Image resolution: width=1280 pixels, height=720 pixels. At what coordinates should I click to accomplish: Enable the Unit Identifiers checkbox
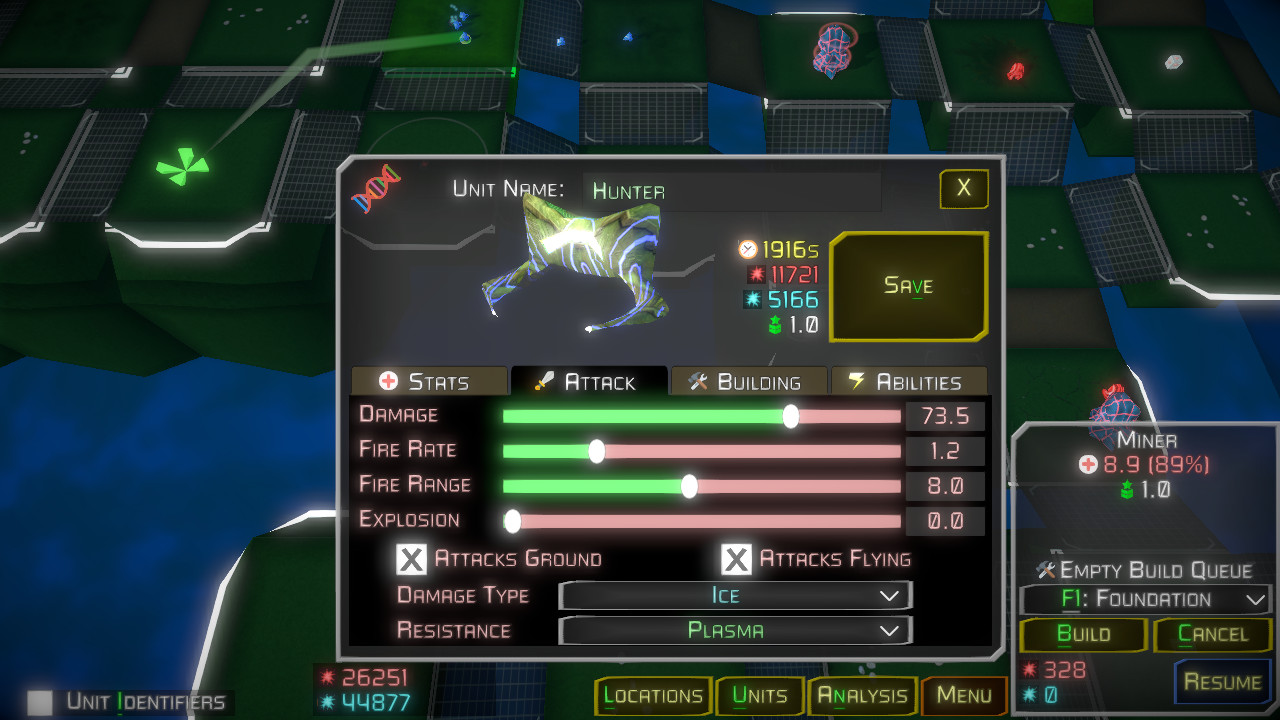click(x=39, y=702)
